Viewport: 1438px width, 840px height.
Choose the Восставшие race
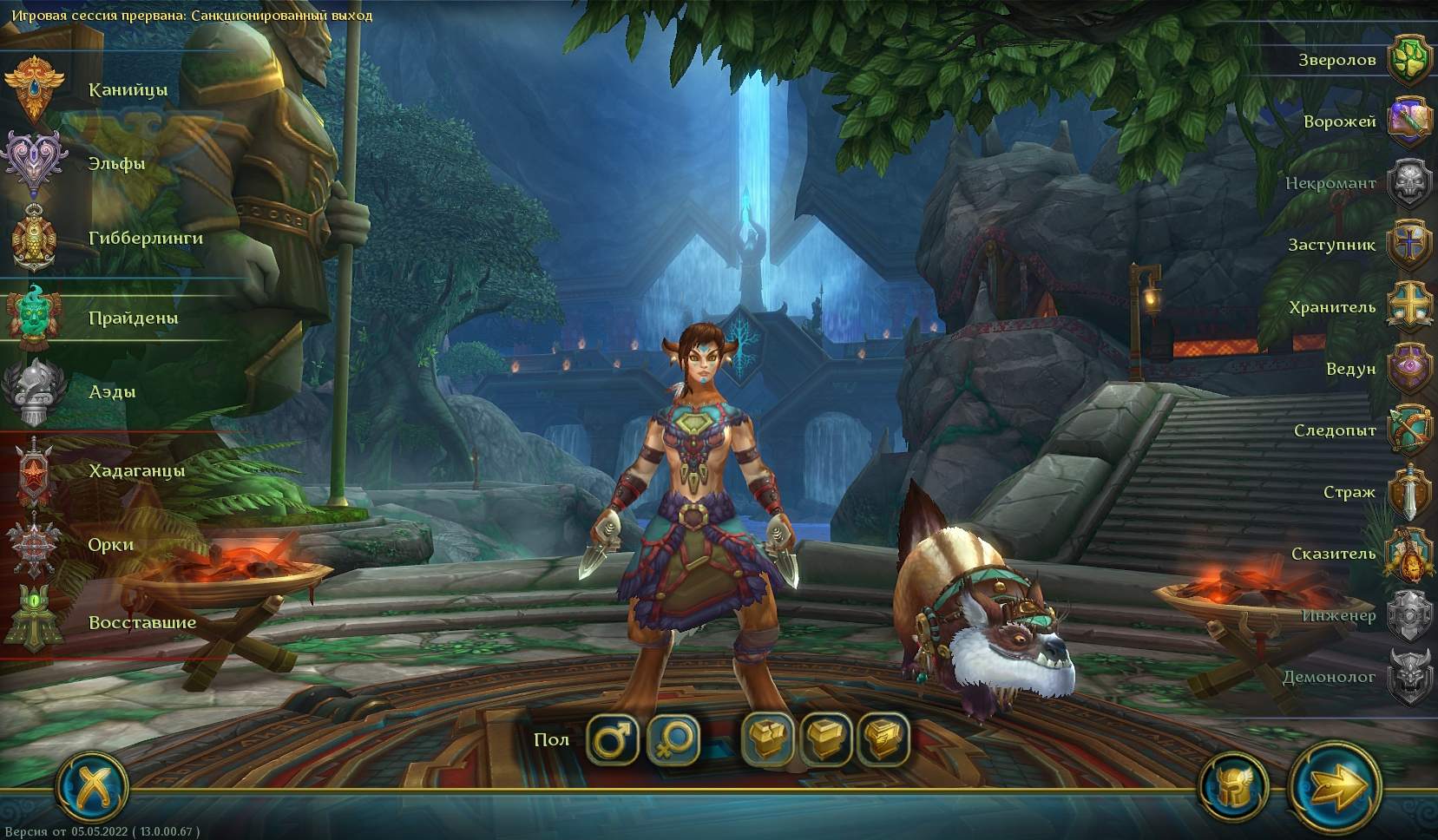pyautogui.click(x=35, y=621)
